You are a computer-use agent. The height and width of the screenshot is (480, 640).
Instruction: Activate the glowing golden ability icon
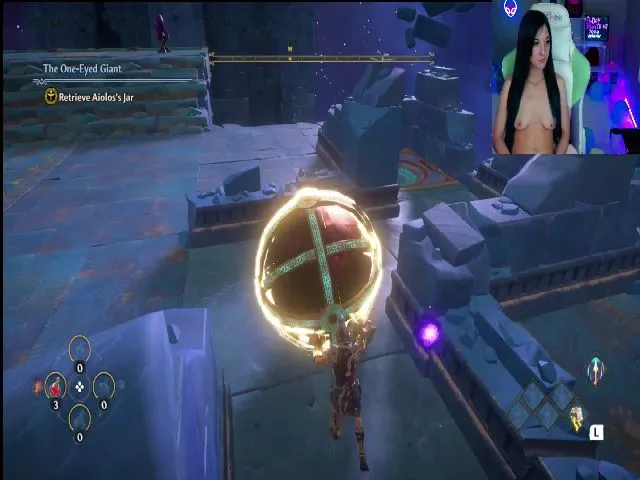(577, 420)
